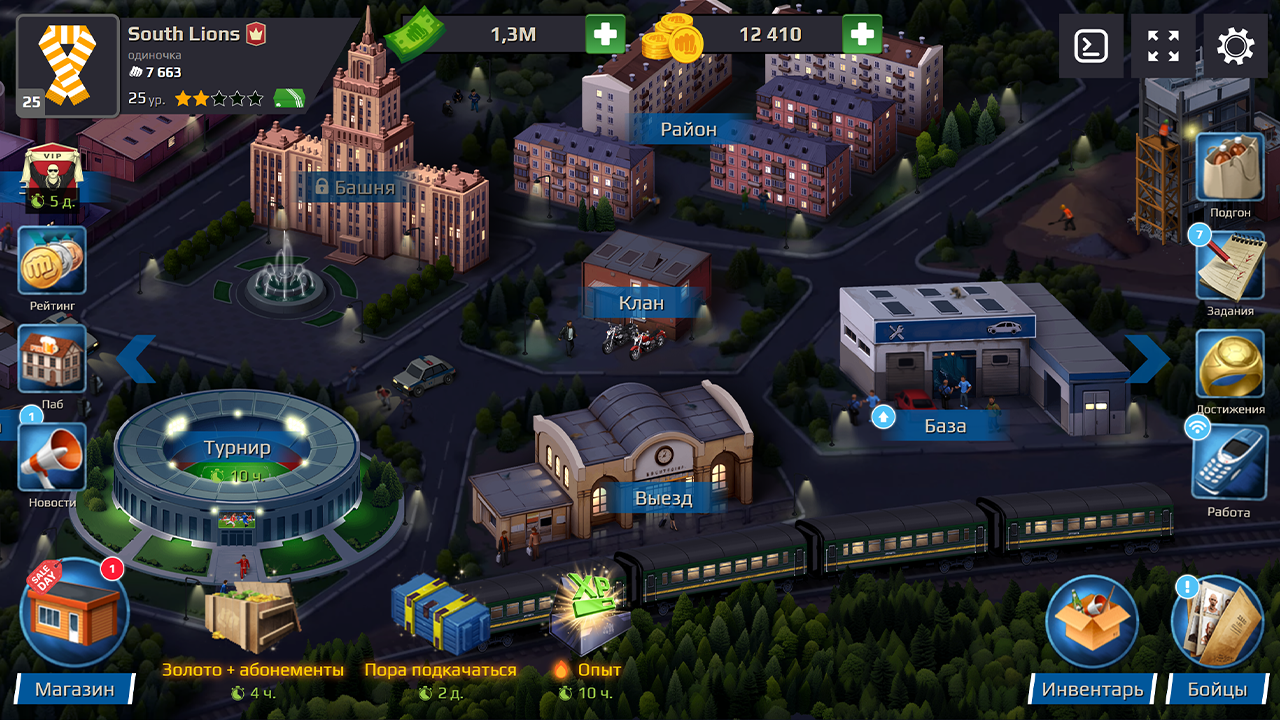
Task: Open the Подгон delivery bag
Action: (x=1229, y=167)
